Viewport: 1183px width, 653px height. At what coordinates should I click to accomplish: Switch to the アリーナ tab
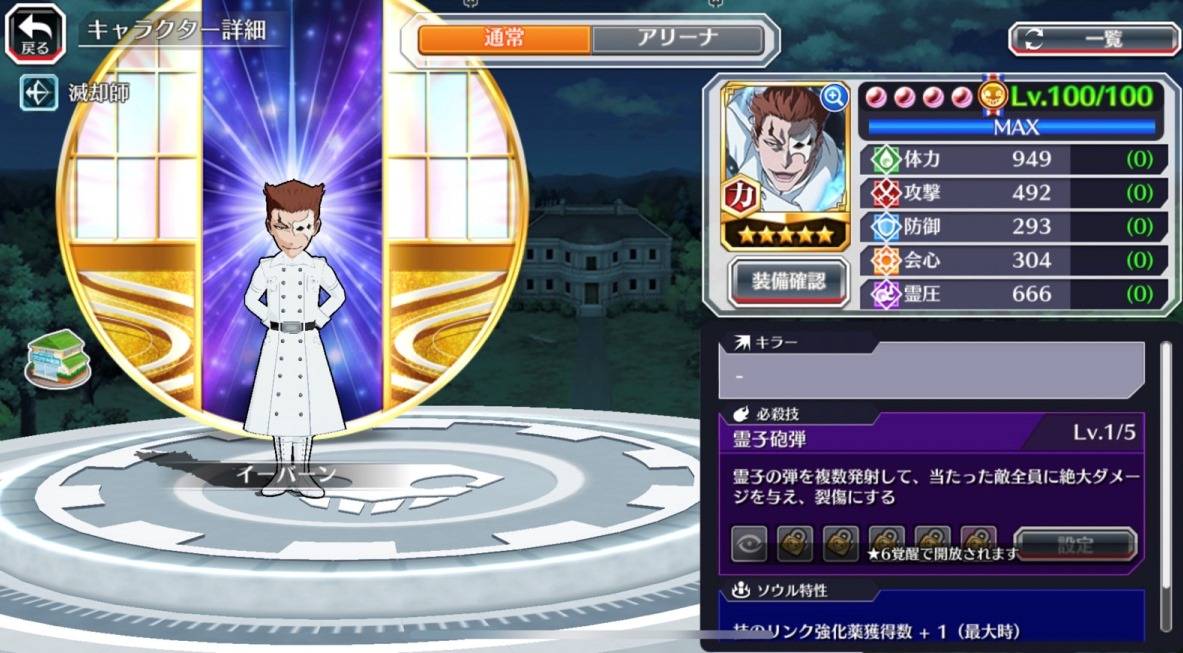[677, 39]
